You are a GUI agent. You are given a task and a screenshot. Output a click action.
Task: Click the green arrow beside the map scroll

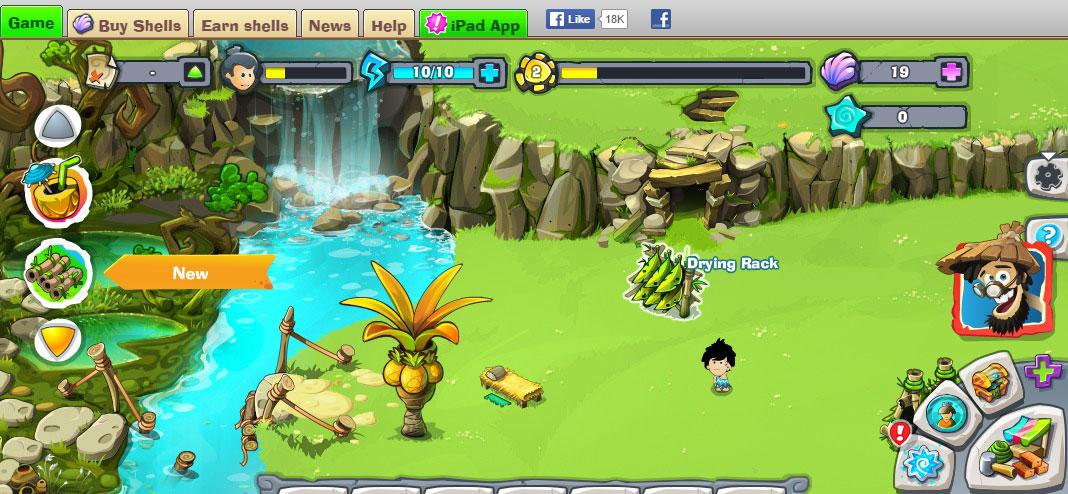point(195,72)
